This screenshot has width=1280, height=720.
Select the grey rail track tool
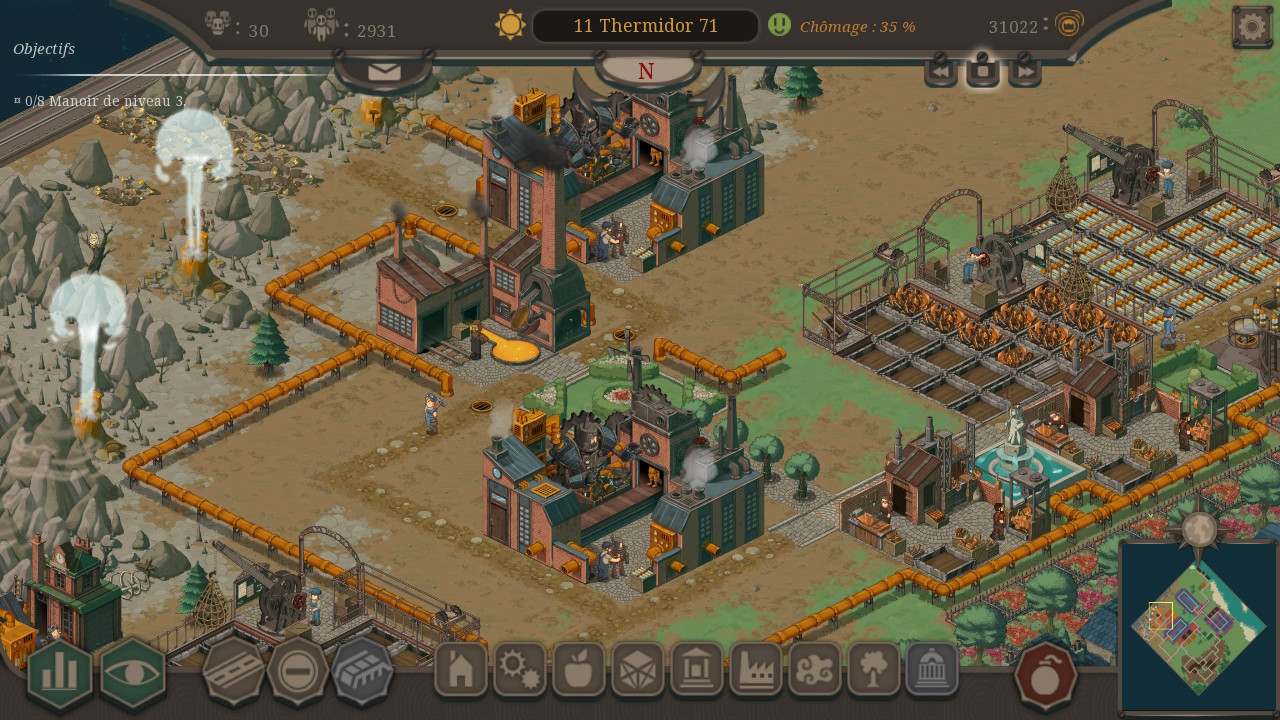[x=362, y=672]
